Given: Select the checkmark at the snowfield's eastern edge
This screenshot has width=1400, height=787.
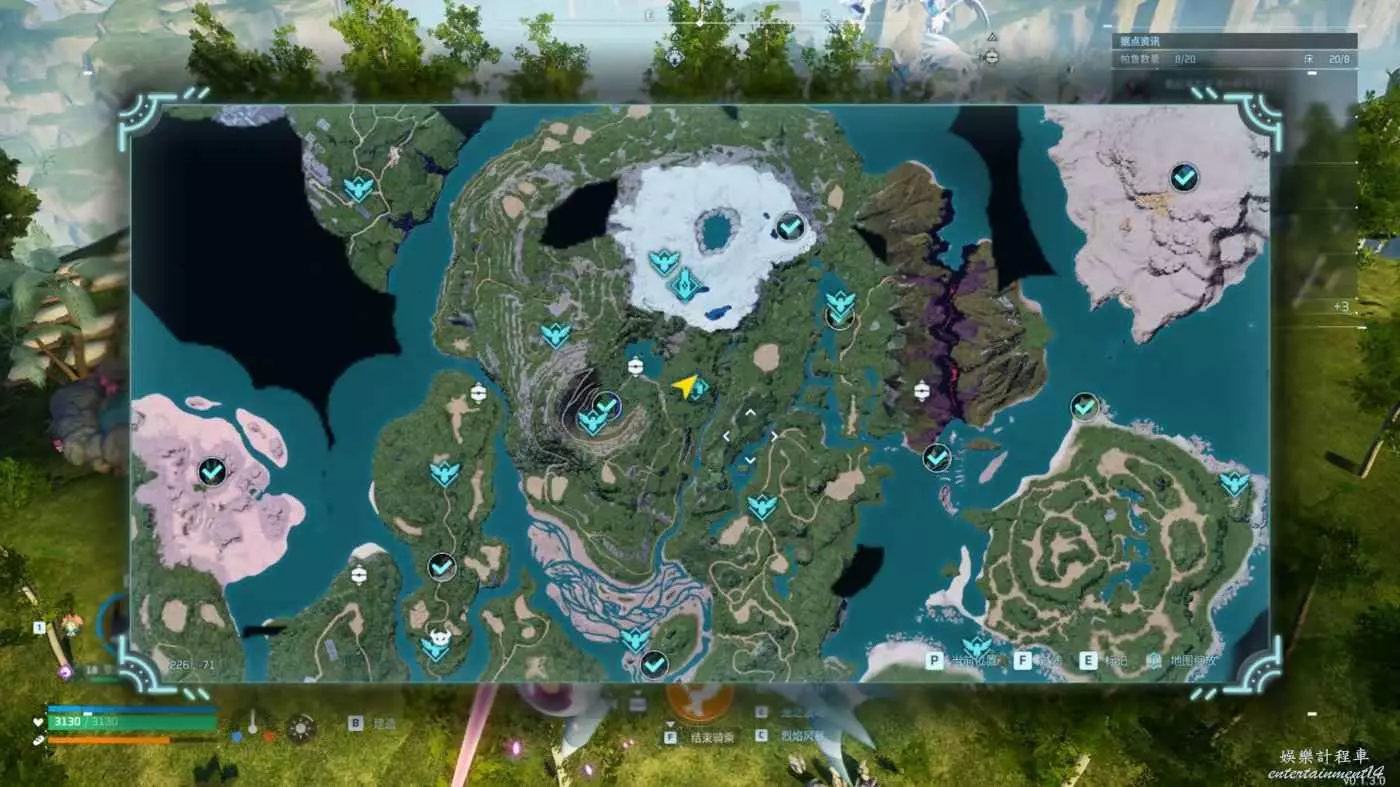Looking at the screenshot, I should pyautogui.click(x=790, y=227).
